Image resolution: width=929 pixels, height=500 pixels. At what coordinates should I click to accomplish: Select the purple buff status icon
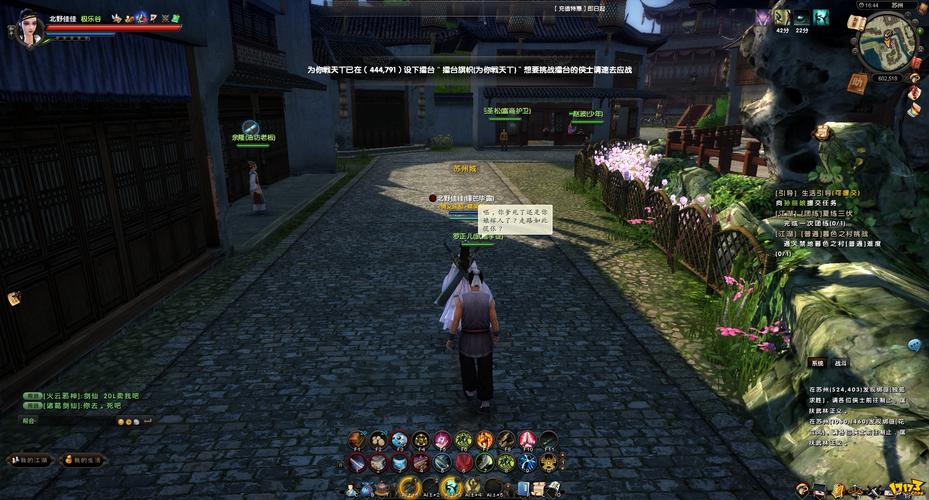tap(763, 17)
